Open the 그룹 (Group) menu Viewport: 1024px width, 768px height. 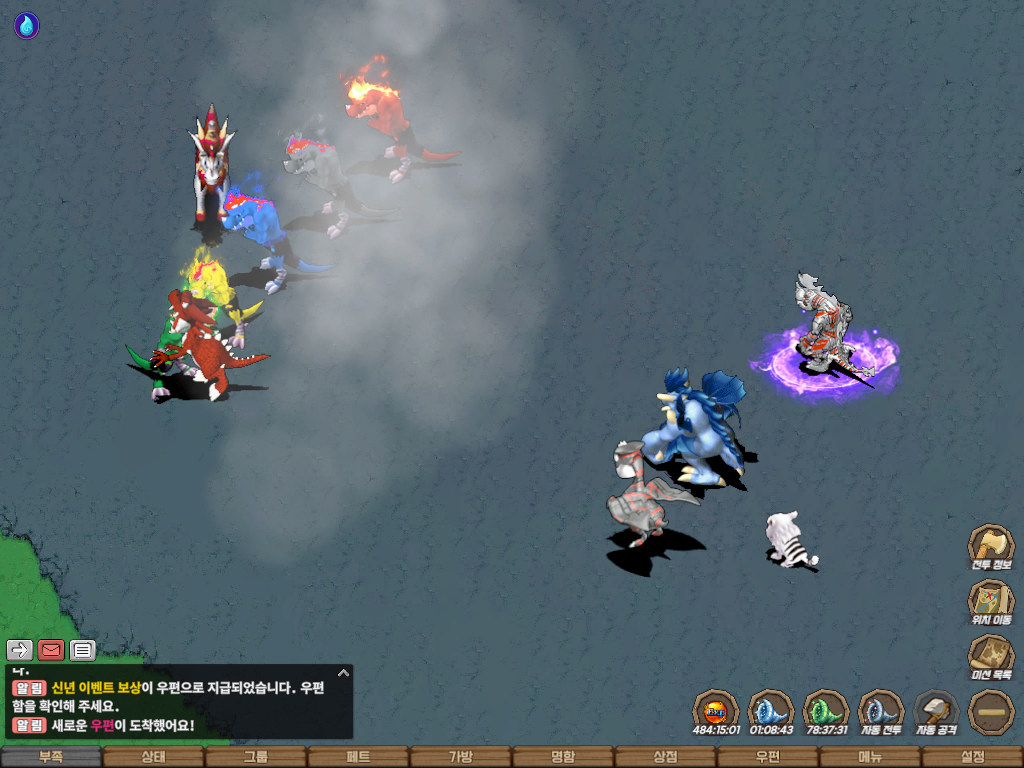pos(256,757)
